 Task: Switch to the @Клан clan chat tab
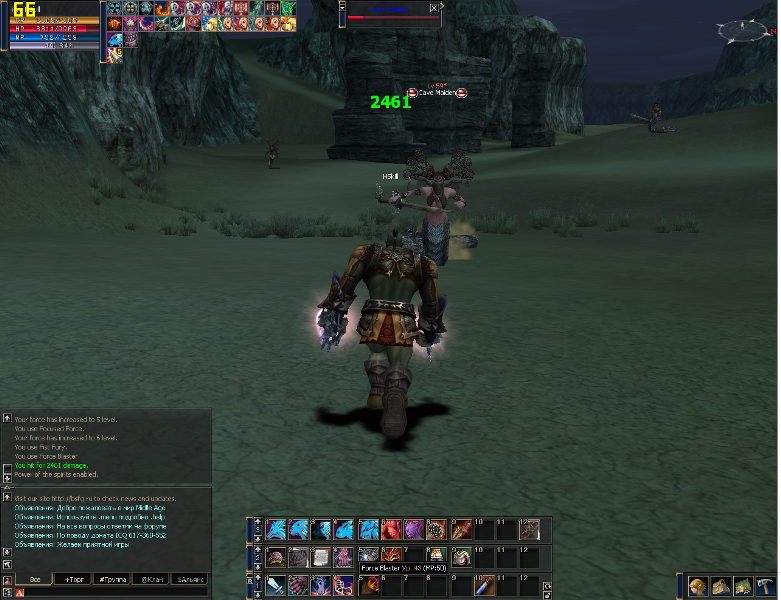click(151, 579)
